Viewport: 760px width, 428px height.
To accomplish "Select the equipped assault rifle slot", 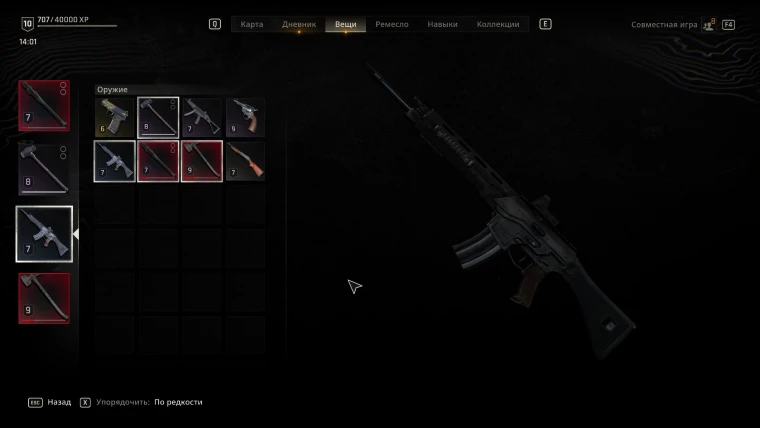I will tap(45, 234).
